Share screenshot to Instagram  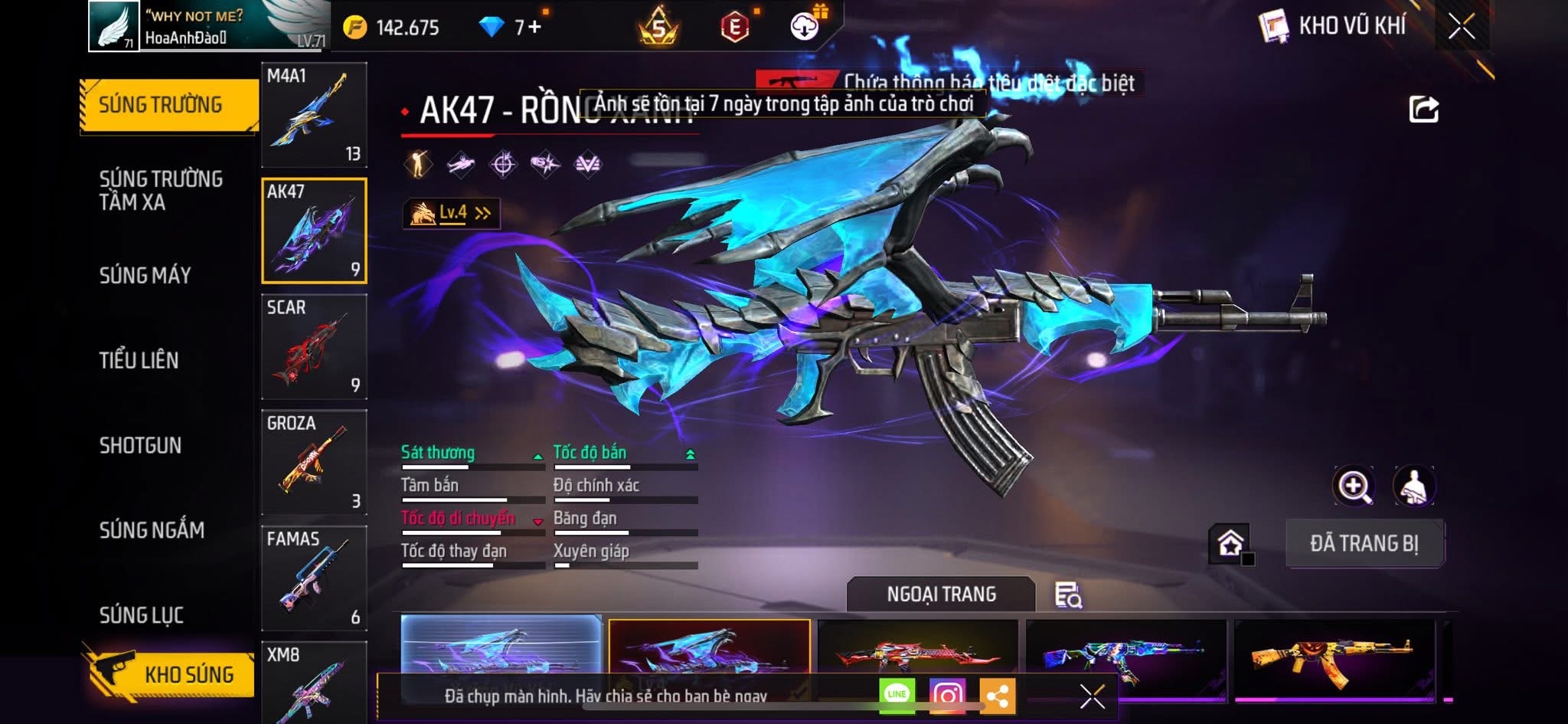947,695
